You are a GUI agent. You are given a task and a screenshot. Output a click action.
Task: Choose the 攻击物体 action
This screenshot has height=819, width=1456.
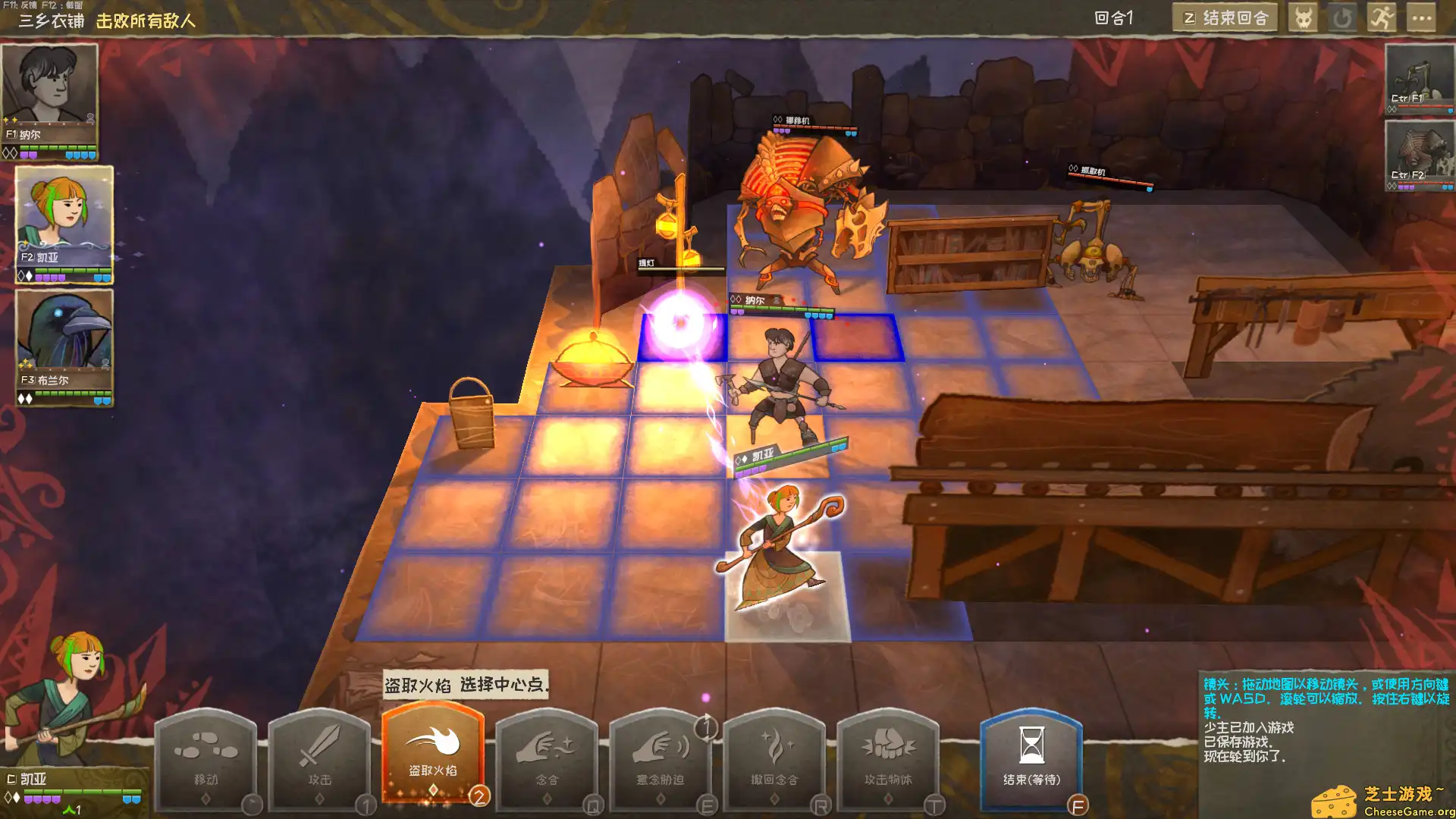pos(889,758)
